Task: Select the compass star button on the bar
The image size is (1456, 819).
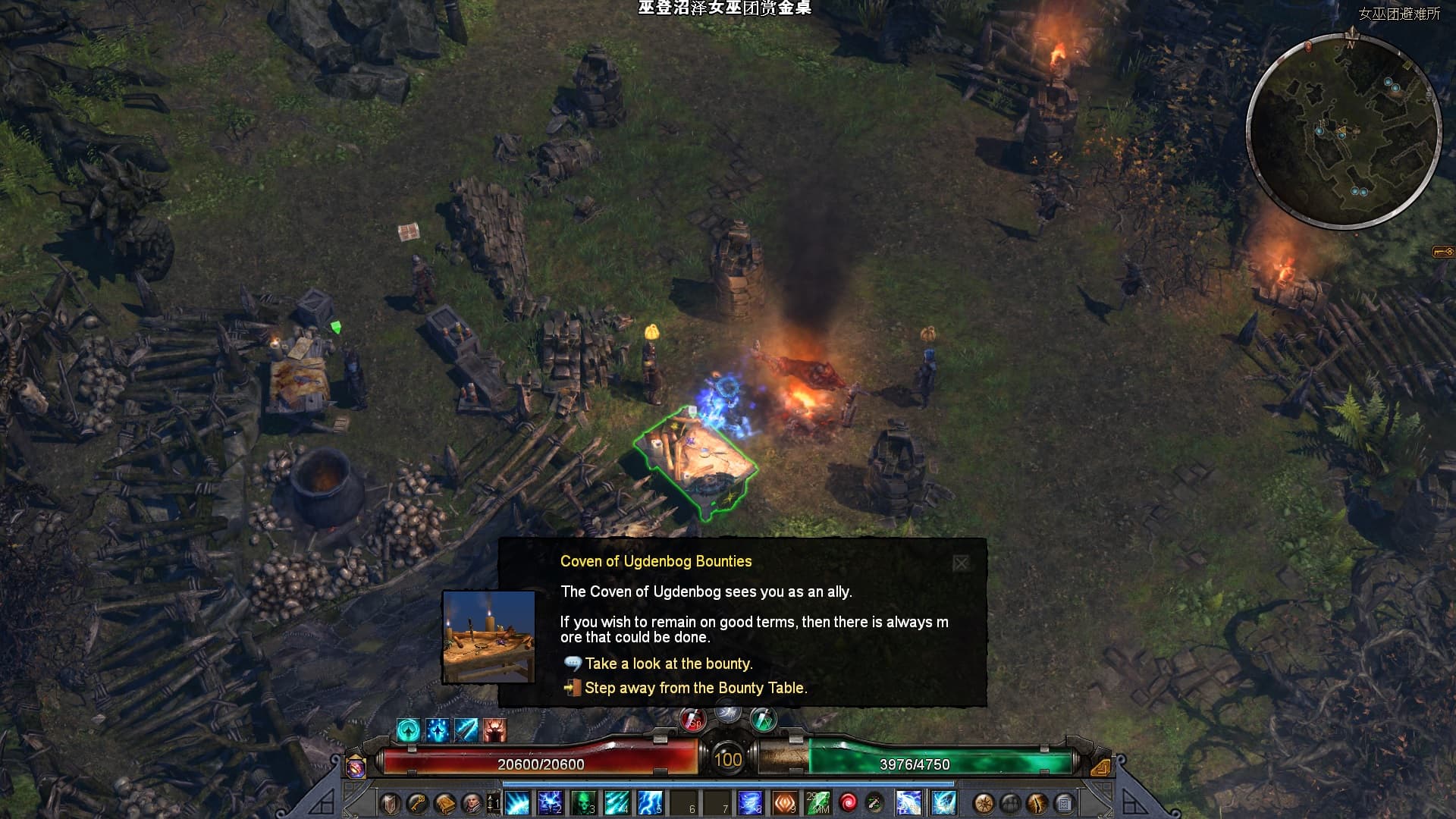Action: click(x=984, y=803)
